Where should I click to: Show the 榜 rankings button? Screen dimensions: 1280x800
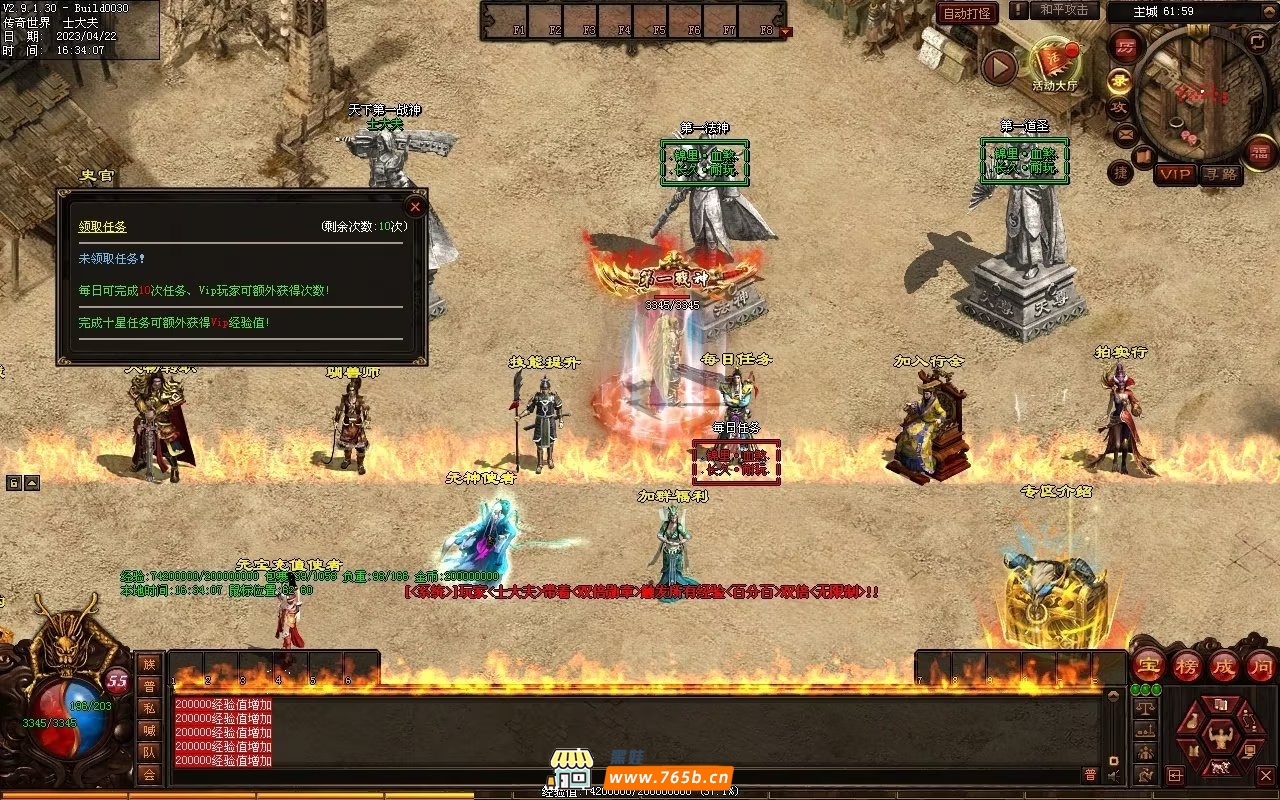pyautogui.click(x=1187, y=666)
